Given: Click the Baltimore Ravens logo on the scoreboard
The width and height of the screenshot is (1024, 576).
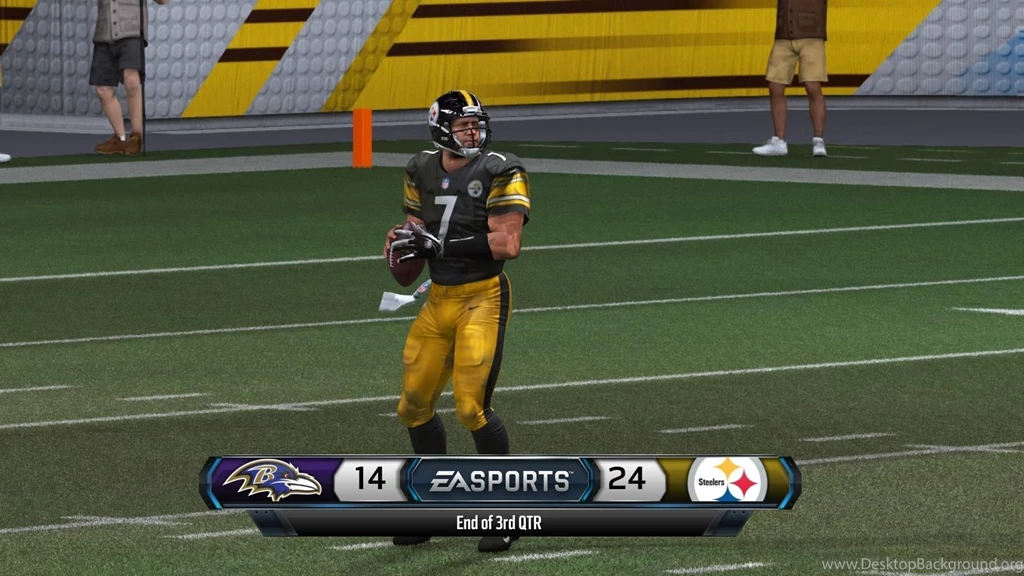Looking at the screenshot, I should coord(273,481).
